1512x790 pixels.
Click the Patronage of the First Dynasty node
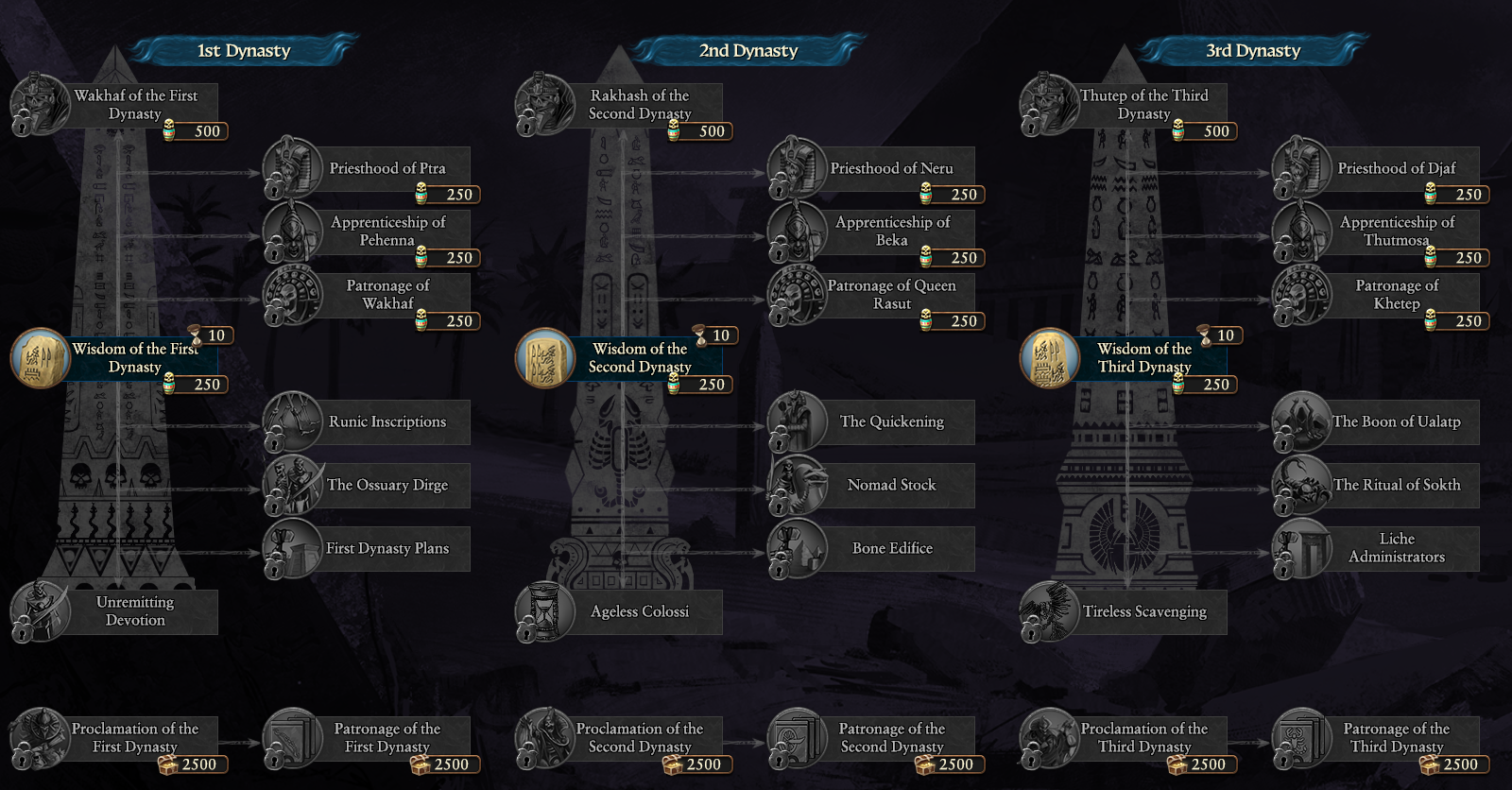pos(386,737)
